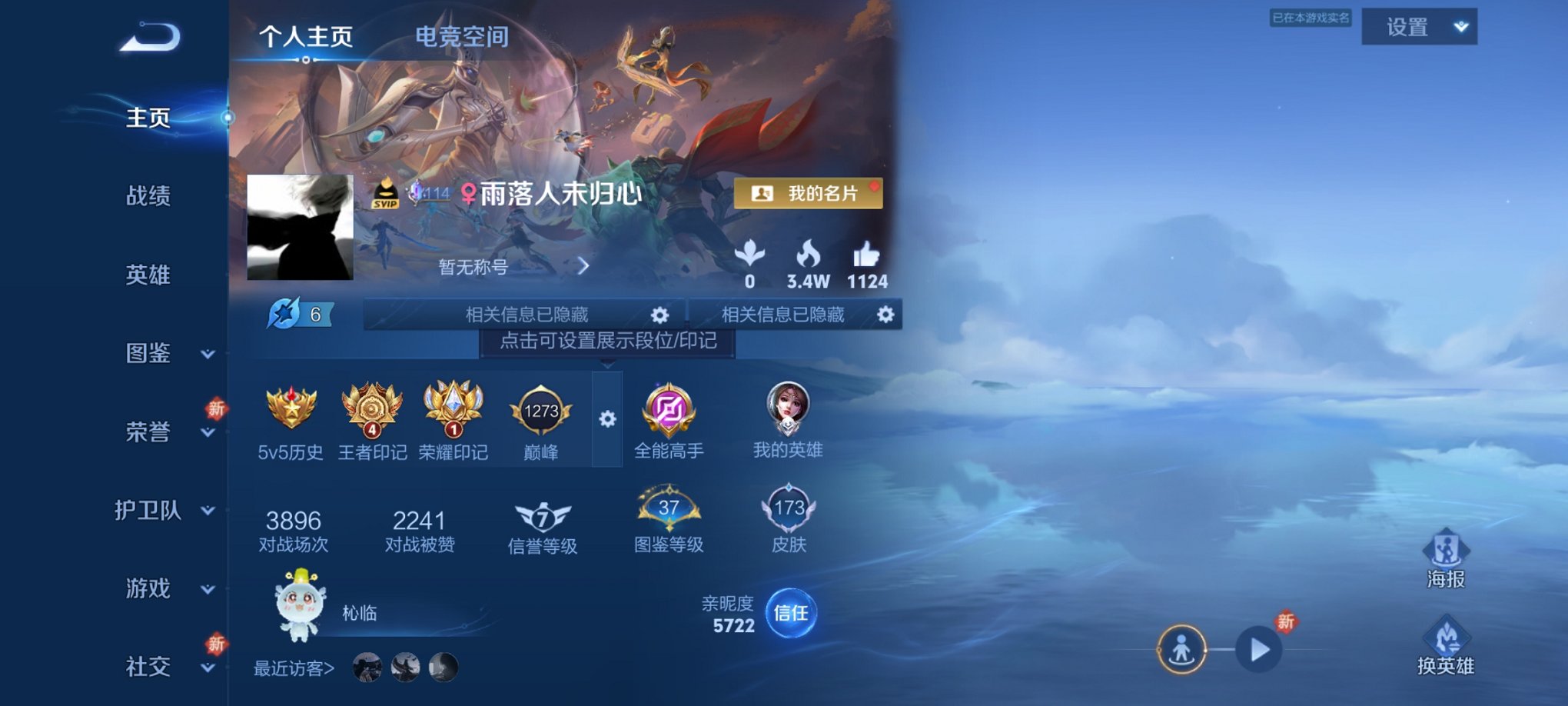Click the 我的名片 button
This screenshot has height=706, width=1568.
click(x=807, y=193)
